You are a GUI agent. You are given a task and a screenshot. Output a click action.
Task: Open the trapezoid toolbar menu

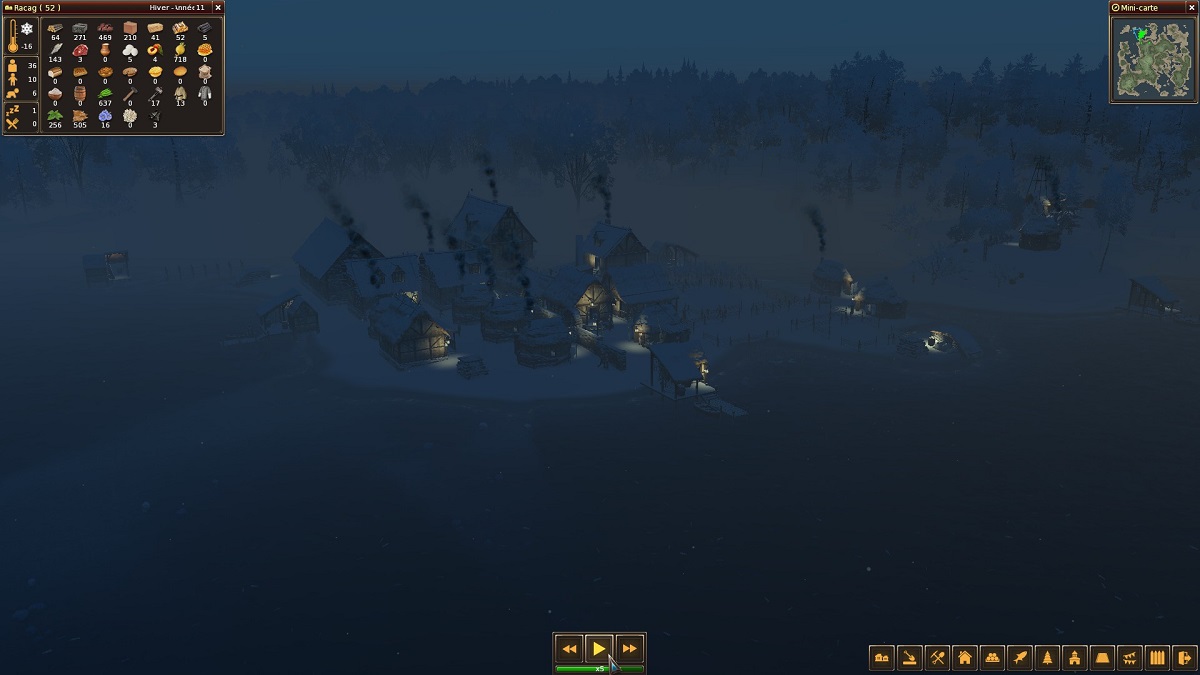(x=1103, y=657)
